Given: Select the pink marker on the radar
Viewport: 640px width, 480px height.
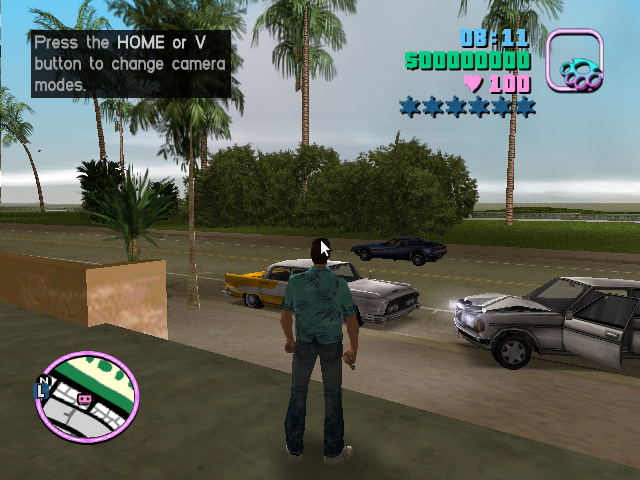Looking at the screenshot, I should pyautogui.click(x=84, y=399).
